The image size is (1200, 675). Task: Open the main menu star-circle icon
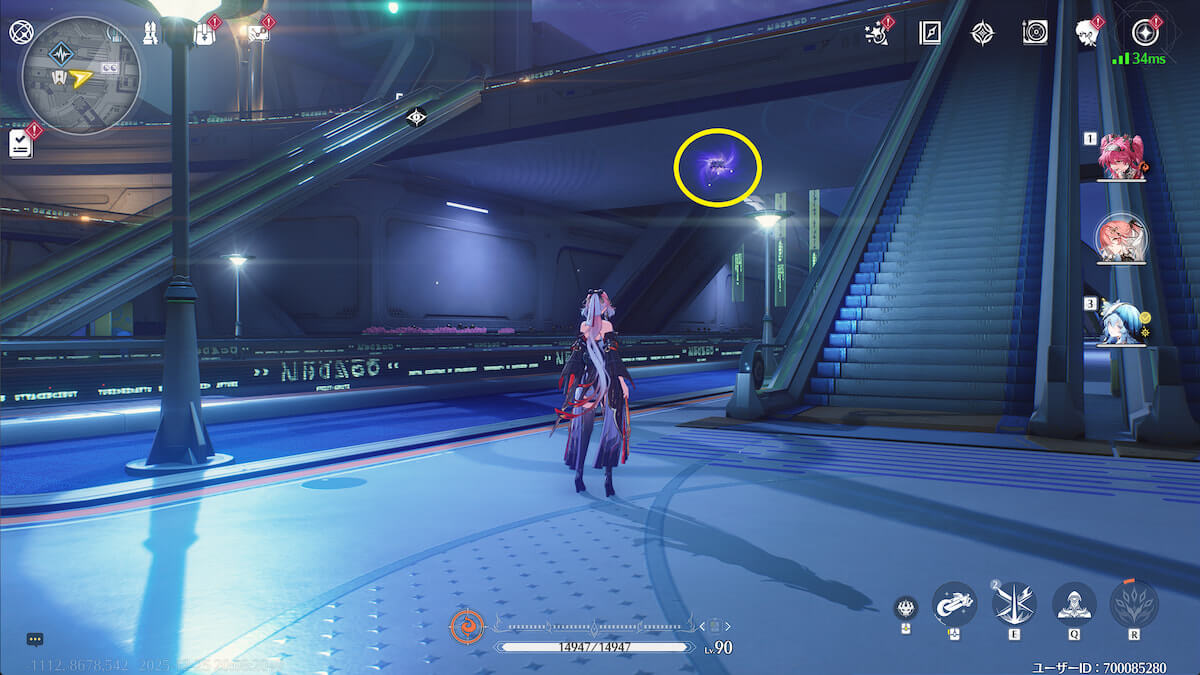1145,33
